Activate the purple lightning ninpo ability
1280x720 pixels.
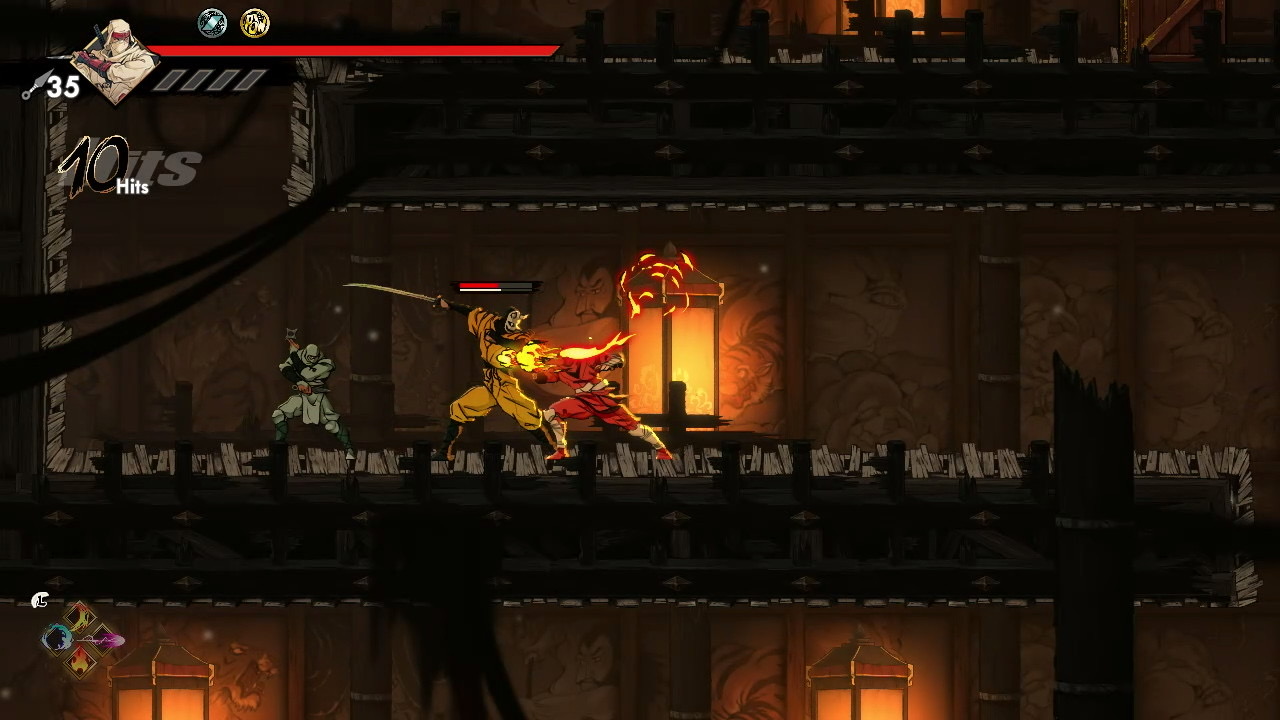click(x=104, y=639)
